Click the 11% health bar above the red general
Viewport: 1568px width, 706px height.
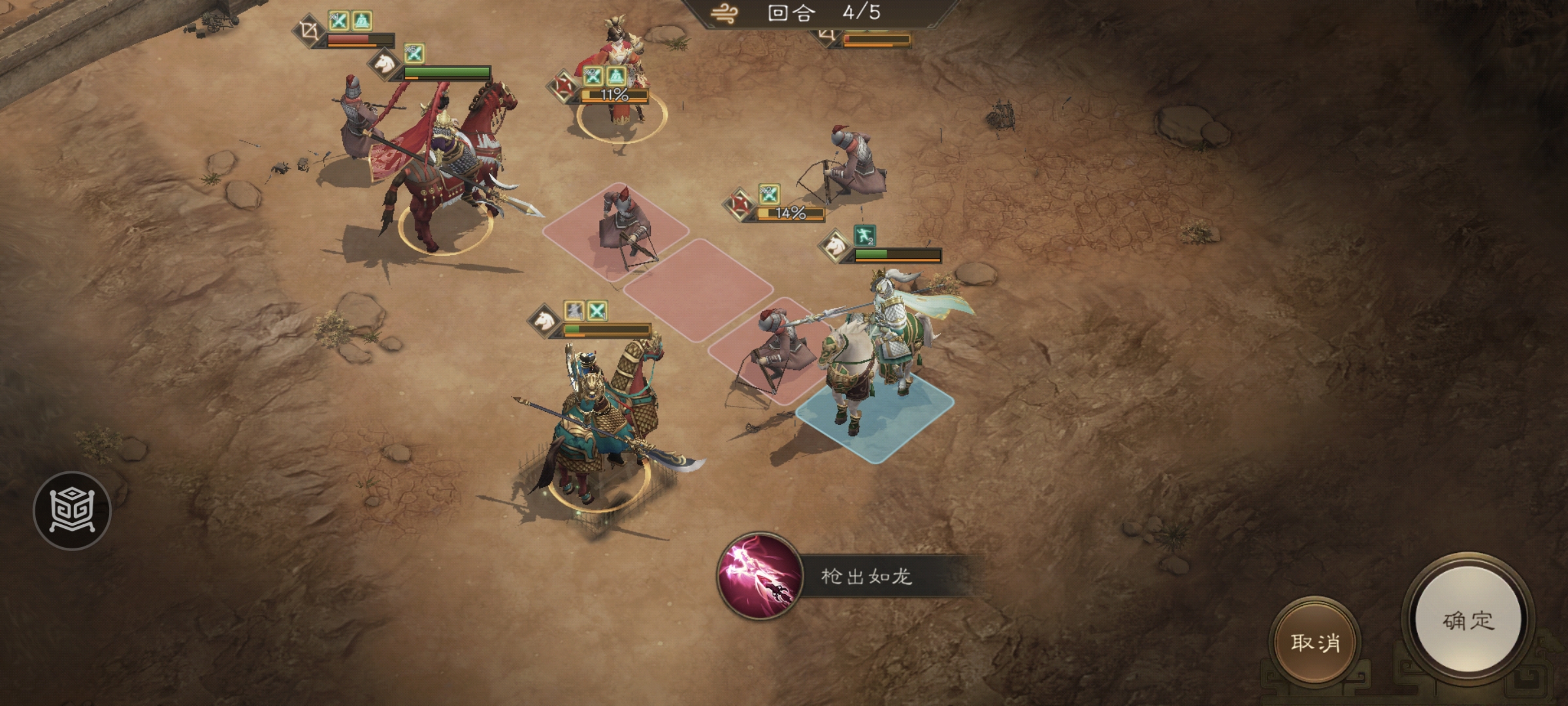(614, 95)
